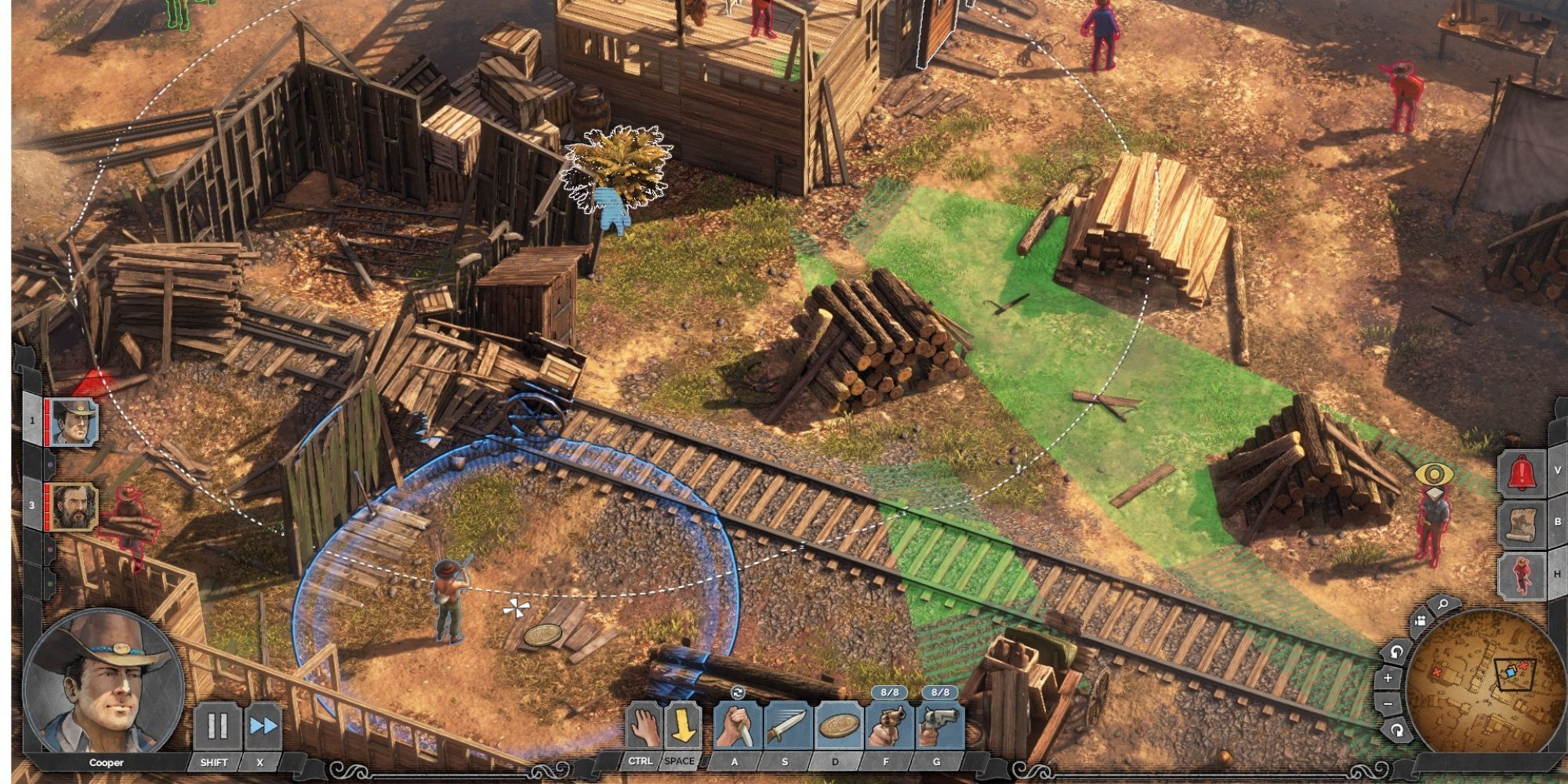Viewport: 1568px width, 784px height.
Task: Select the bearded character's portrait
Action: [74, 506]
